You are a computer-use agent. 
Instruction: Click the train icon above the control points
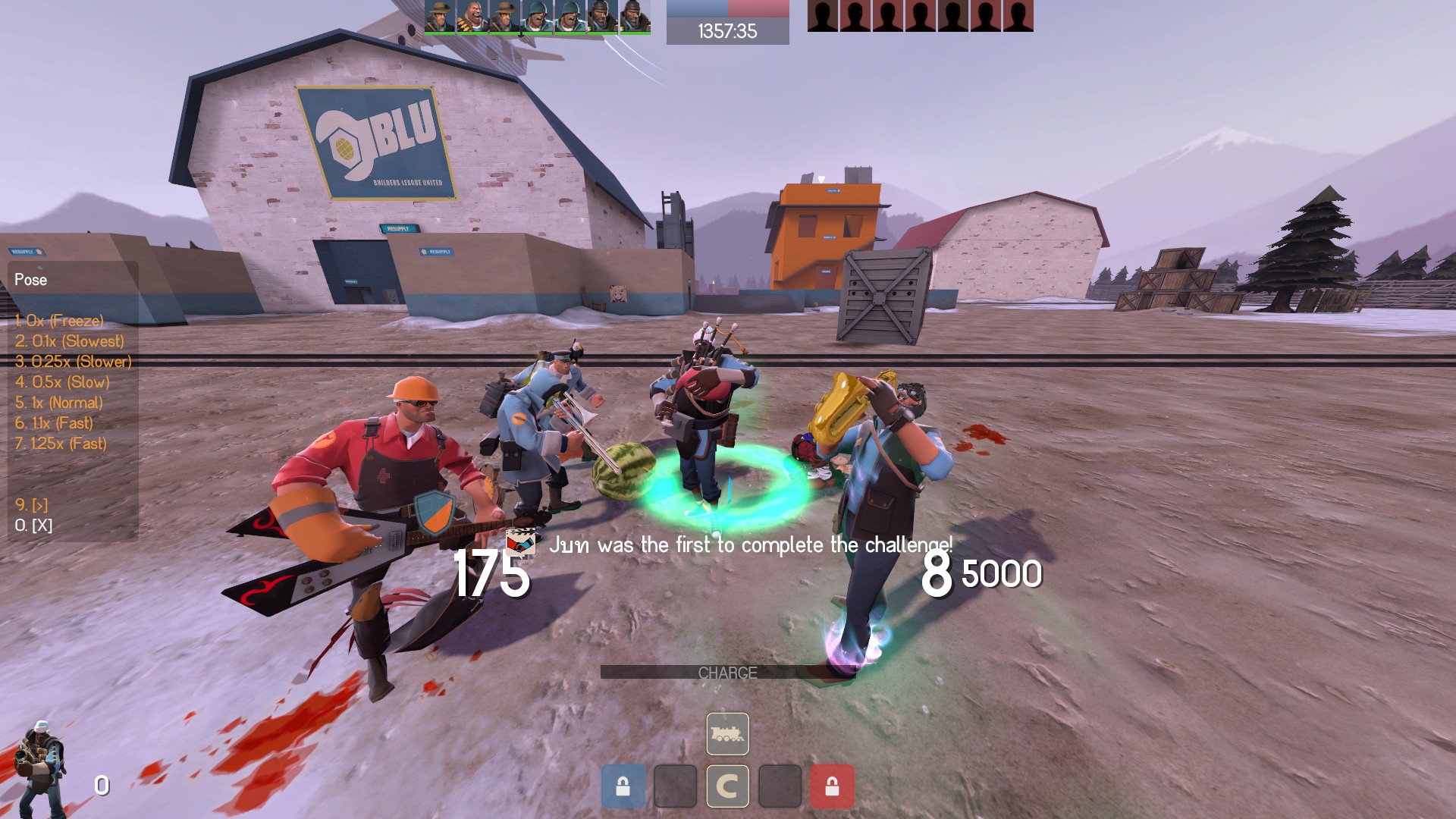pyautogui.click(x=727, y=734)
